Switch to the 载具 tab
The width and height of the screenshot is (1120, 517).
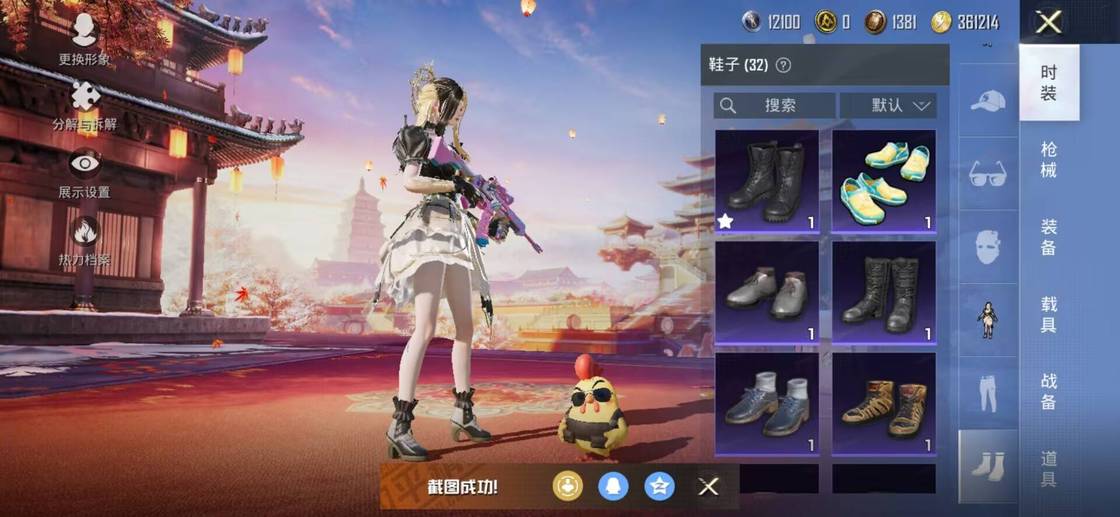tap(1048, 313)
